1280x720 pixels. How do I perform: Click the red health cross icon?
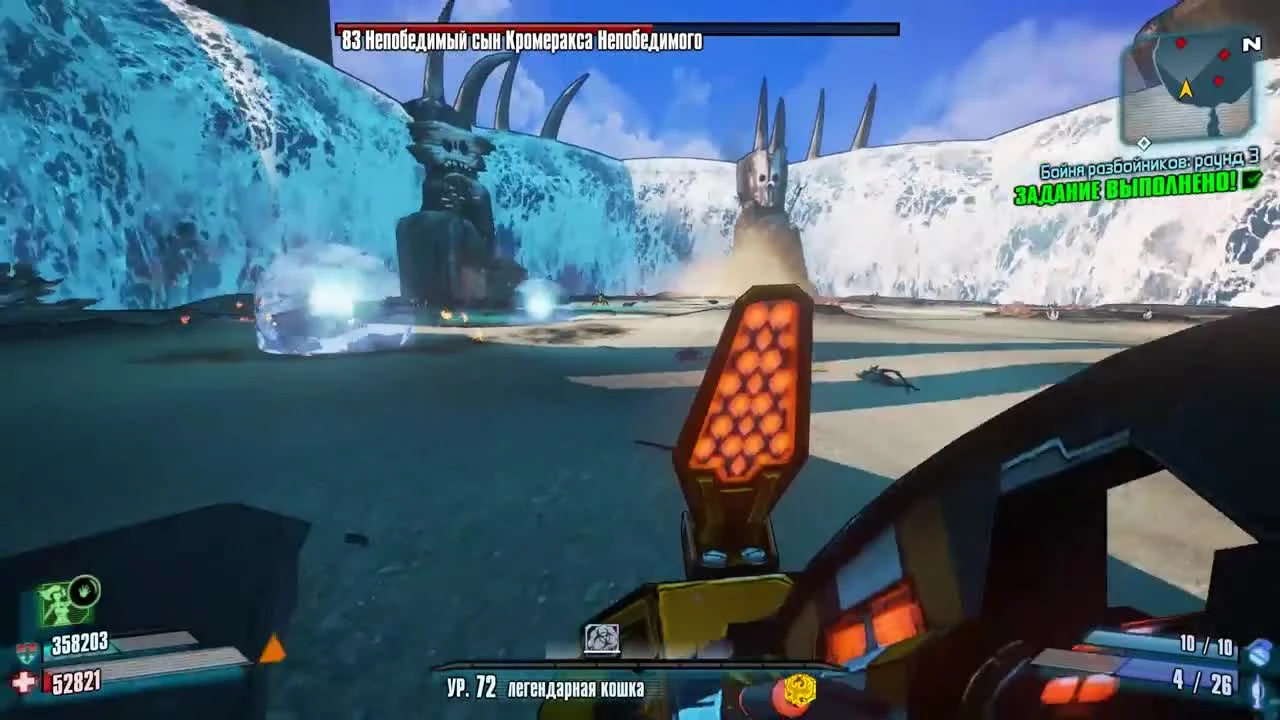pos(20,681)
